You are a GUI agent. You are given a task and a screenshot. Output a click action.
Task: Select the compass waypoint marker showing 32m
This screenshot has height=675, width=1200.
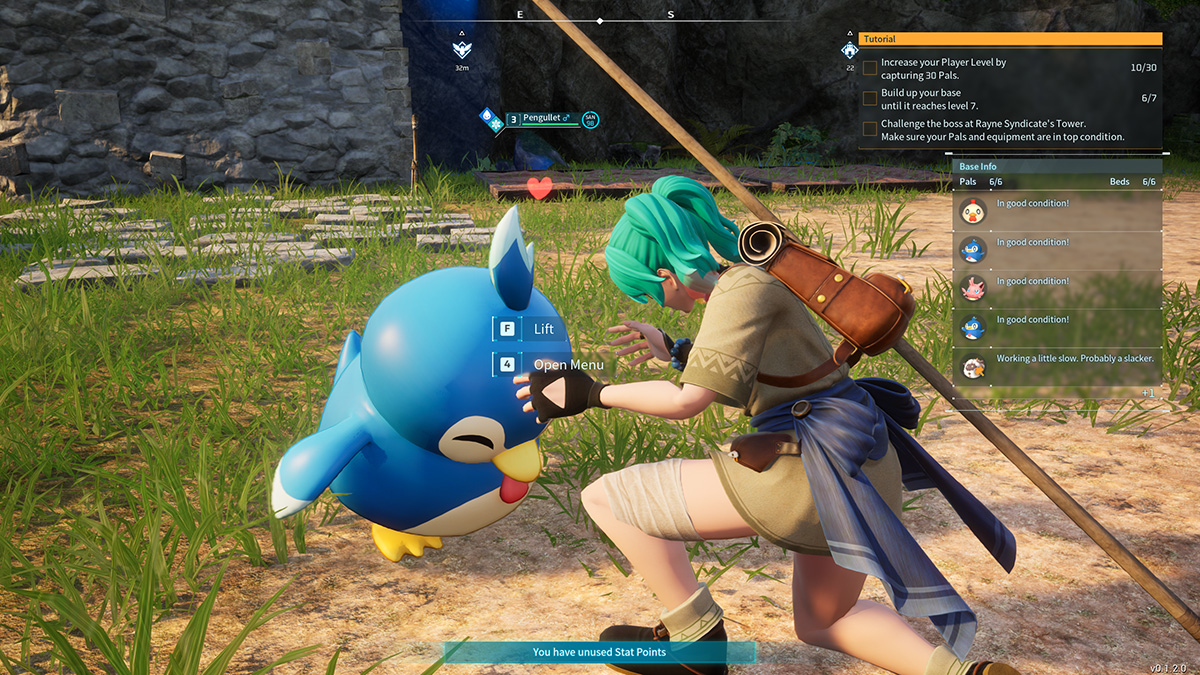[461, 49]
